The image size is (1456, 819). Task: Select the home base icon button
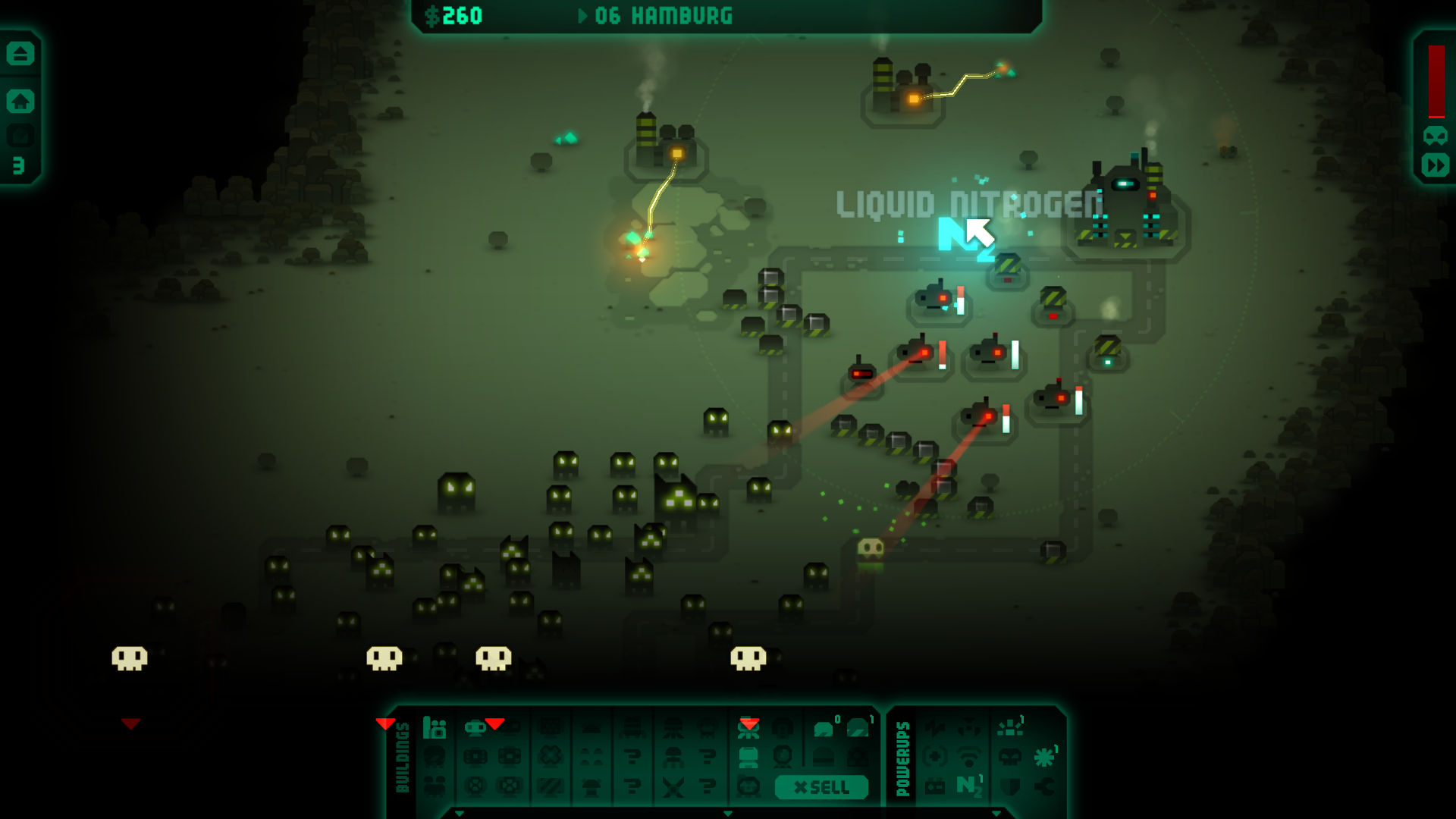coord(20,101)
